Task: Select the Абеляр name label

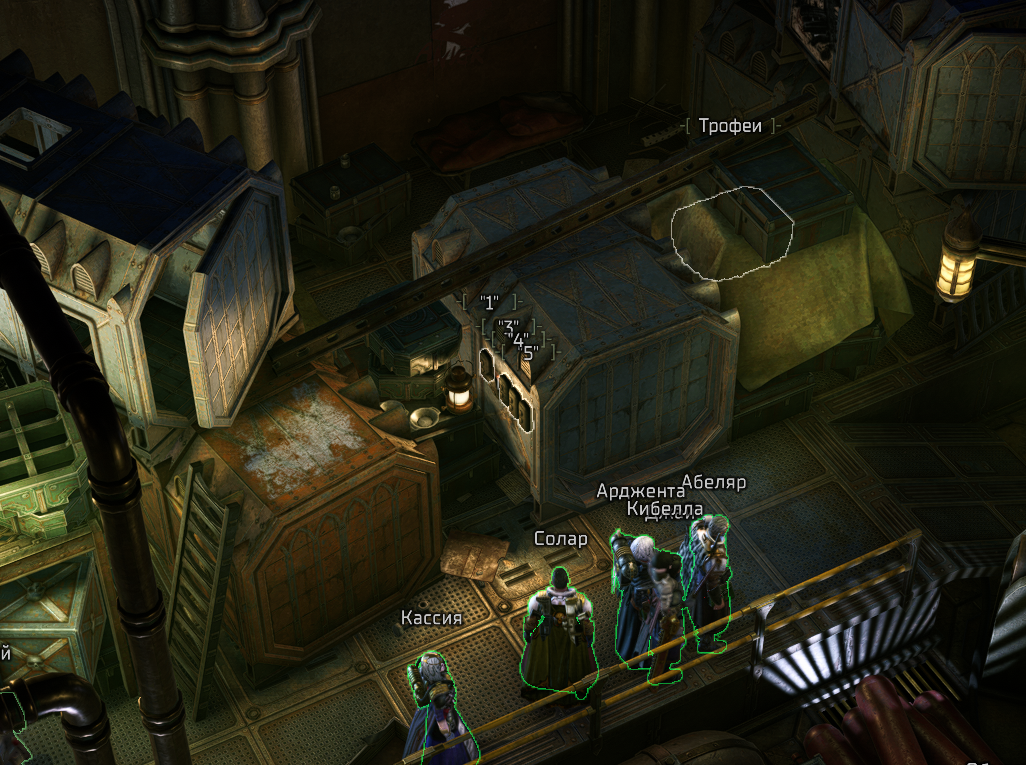Action: 714,483
